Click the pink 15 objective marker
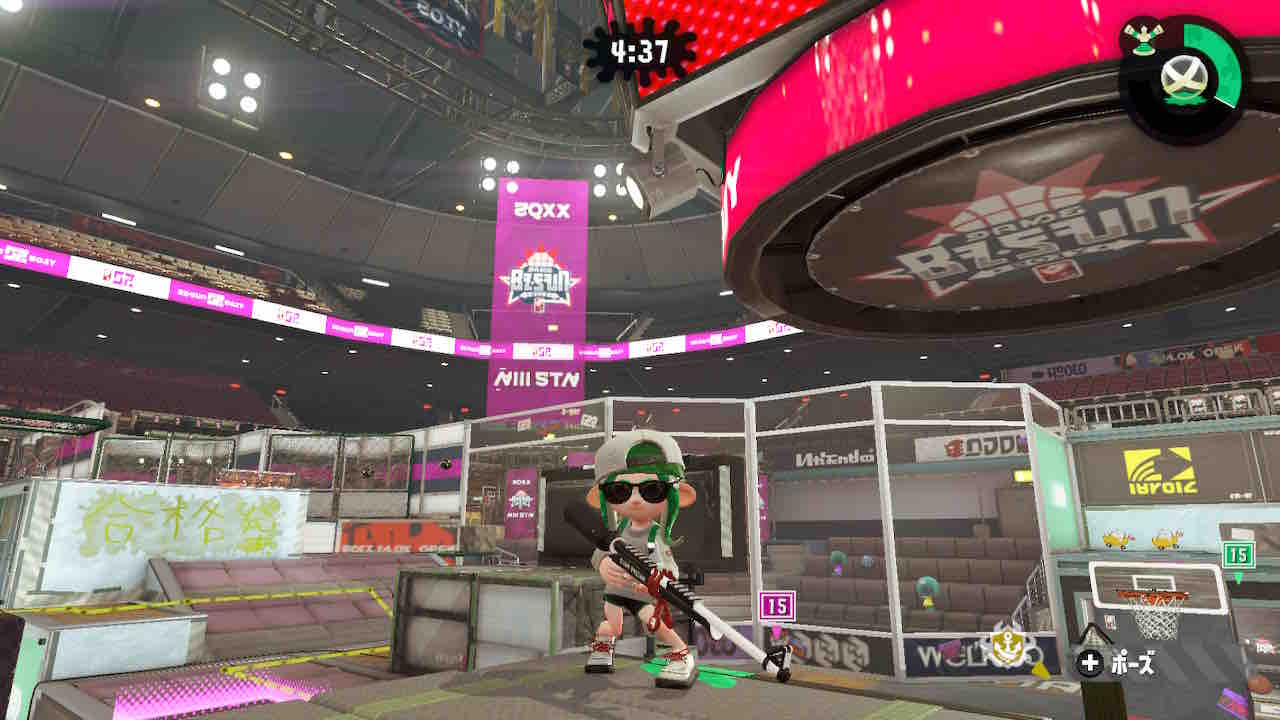The height and width of the screenshot is (720, 1280). click(777, 605)
